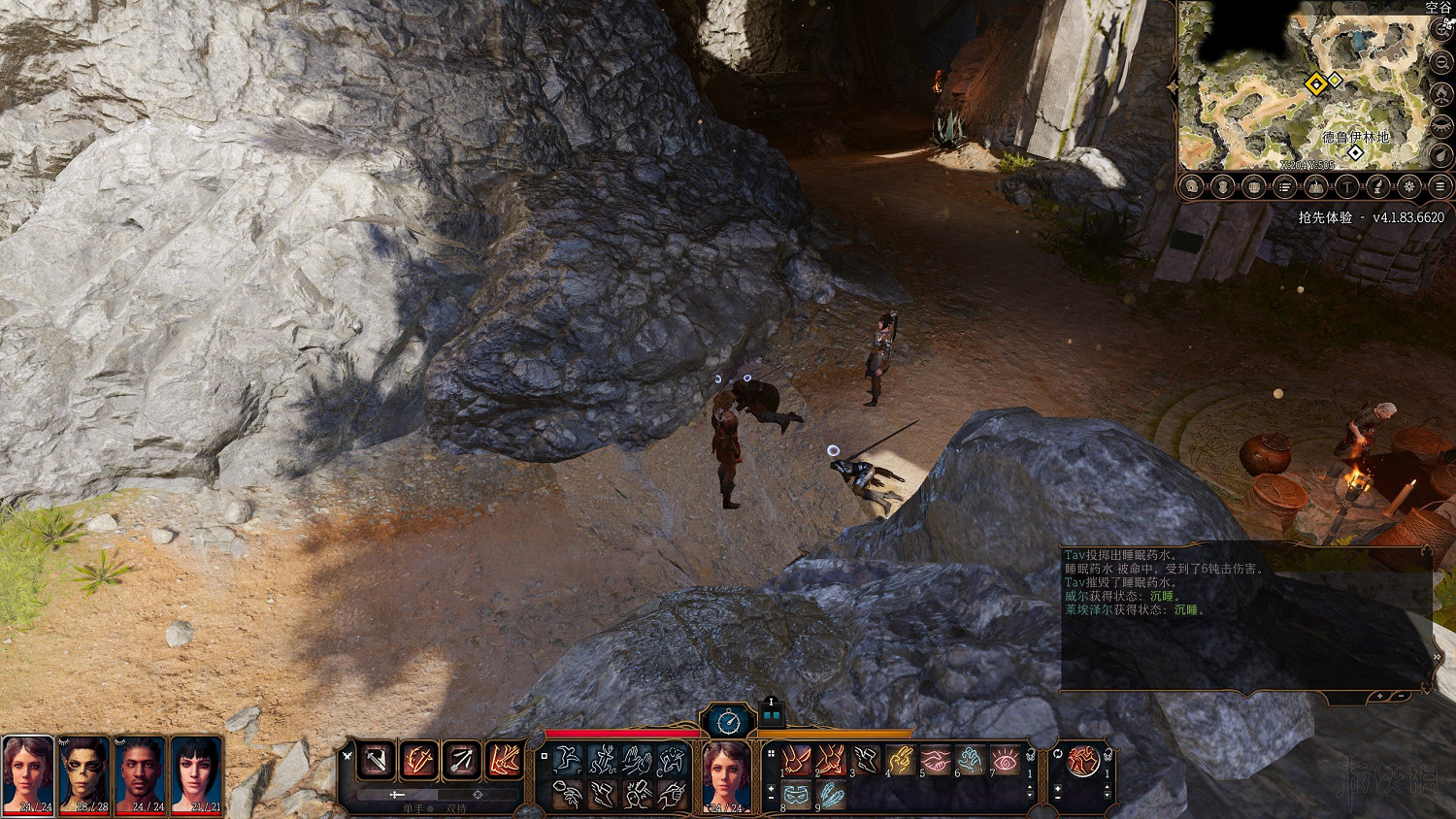
Task: Open the game menu hamburger button
Action: (x=1440, y=186)
